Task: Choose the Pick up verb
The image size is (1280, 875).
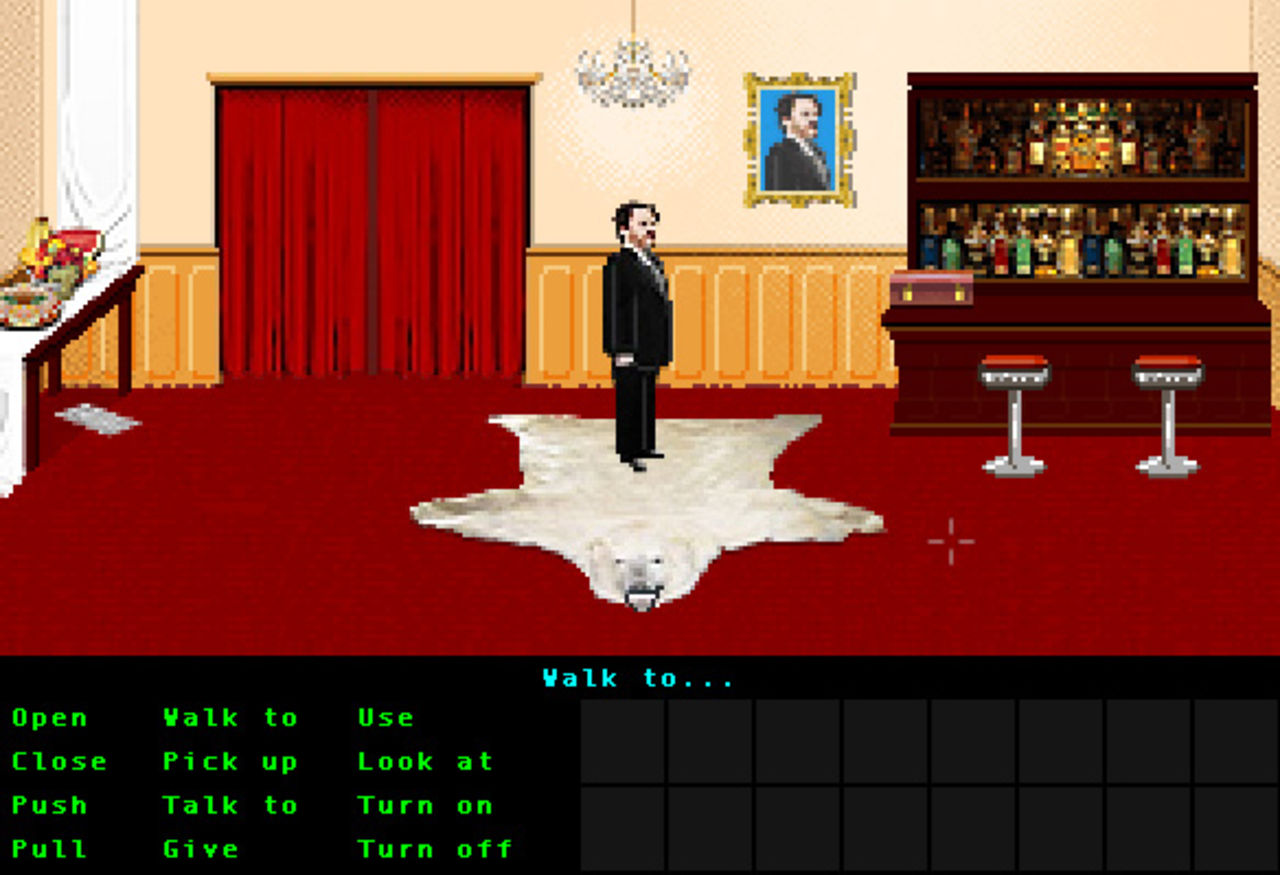Action: [230, 762]
